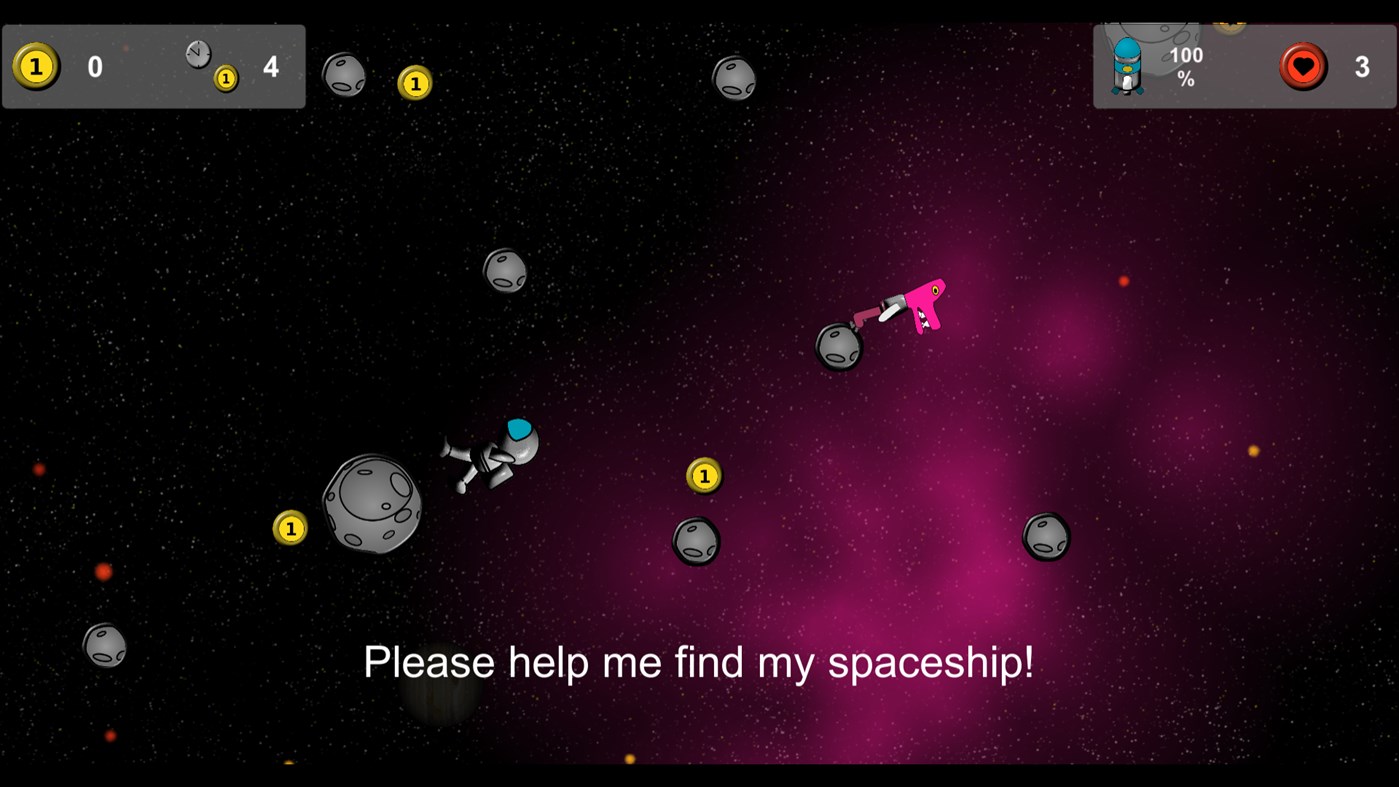1399x787 pixels.
Task: Click the clock timer icon in the HUD
Action: [196, 53]
